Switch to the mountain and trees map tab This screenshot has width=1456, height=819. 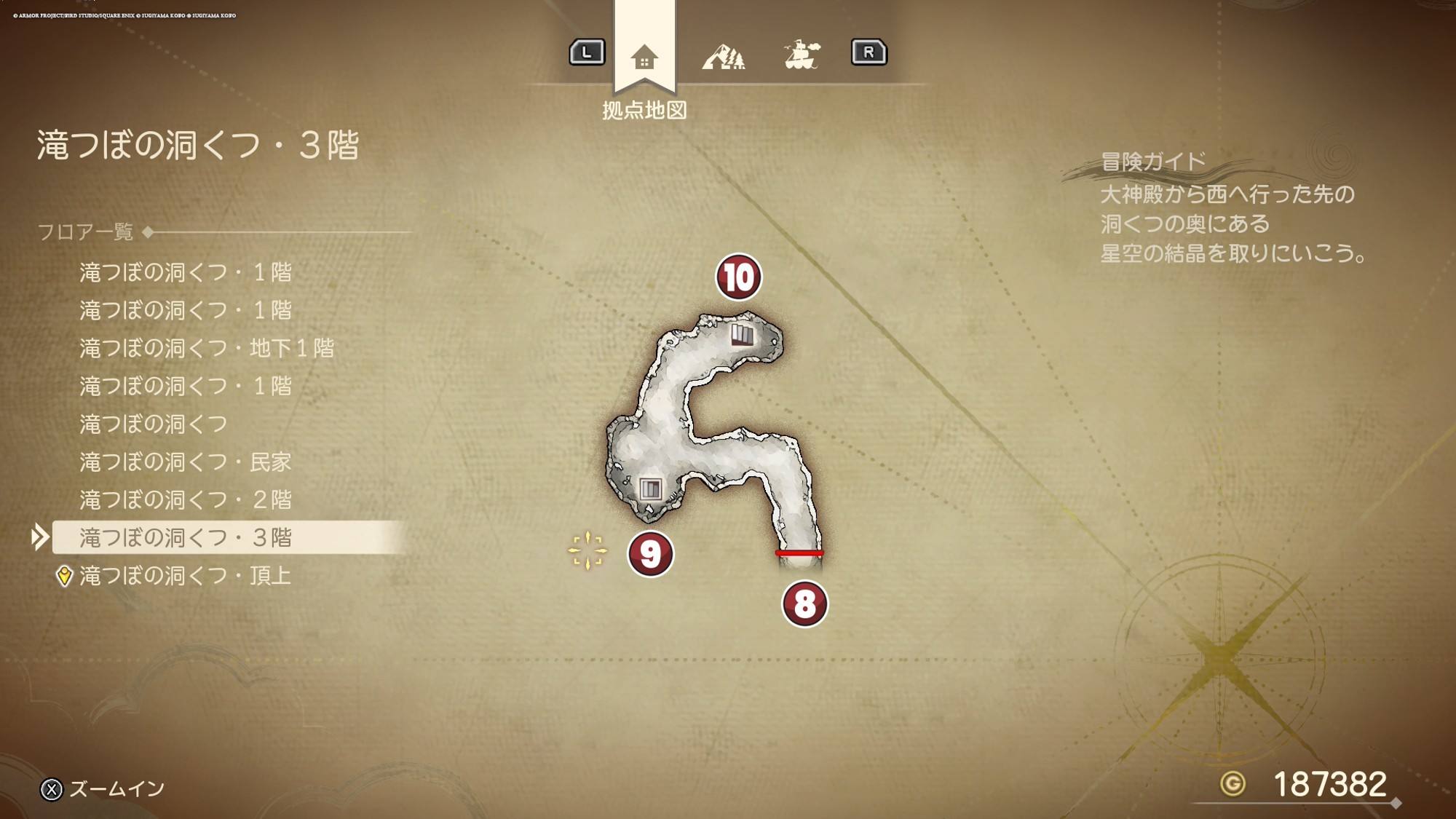(723, 56)
